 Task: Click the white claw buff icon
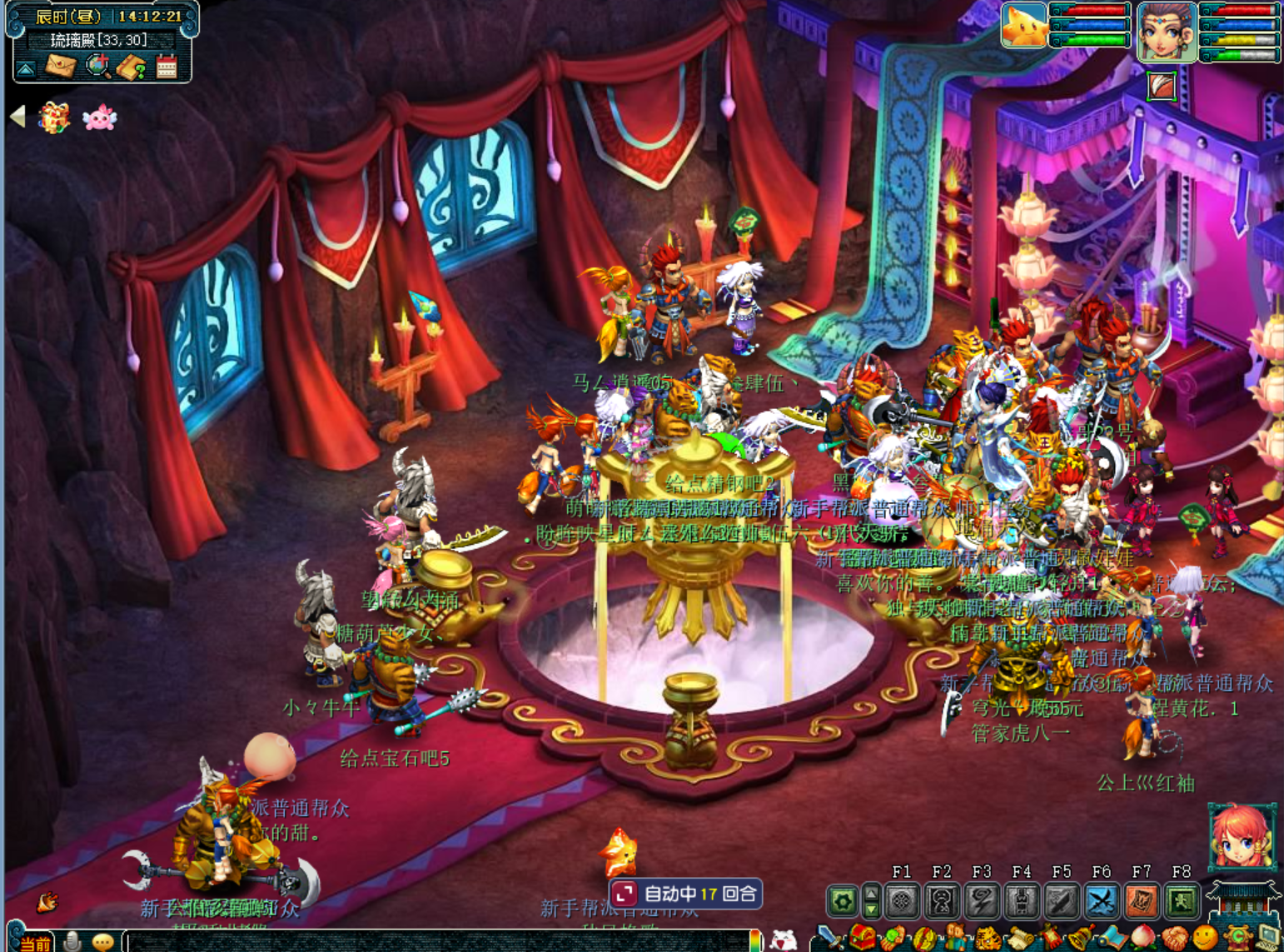pyautogui.click(x=1162, y=86)
